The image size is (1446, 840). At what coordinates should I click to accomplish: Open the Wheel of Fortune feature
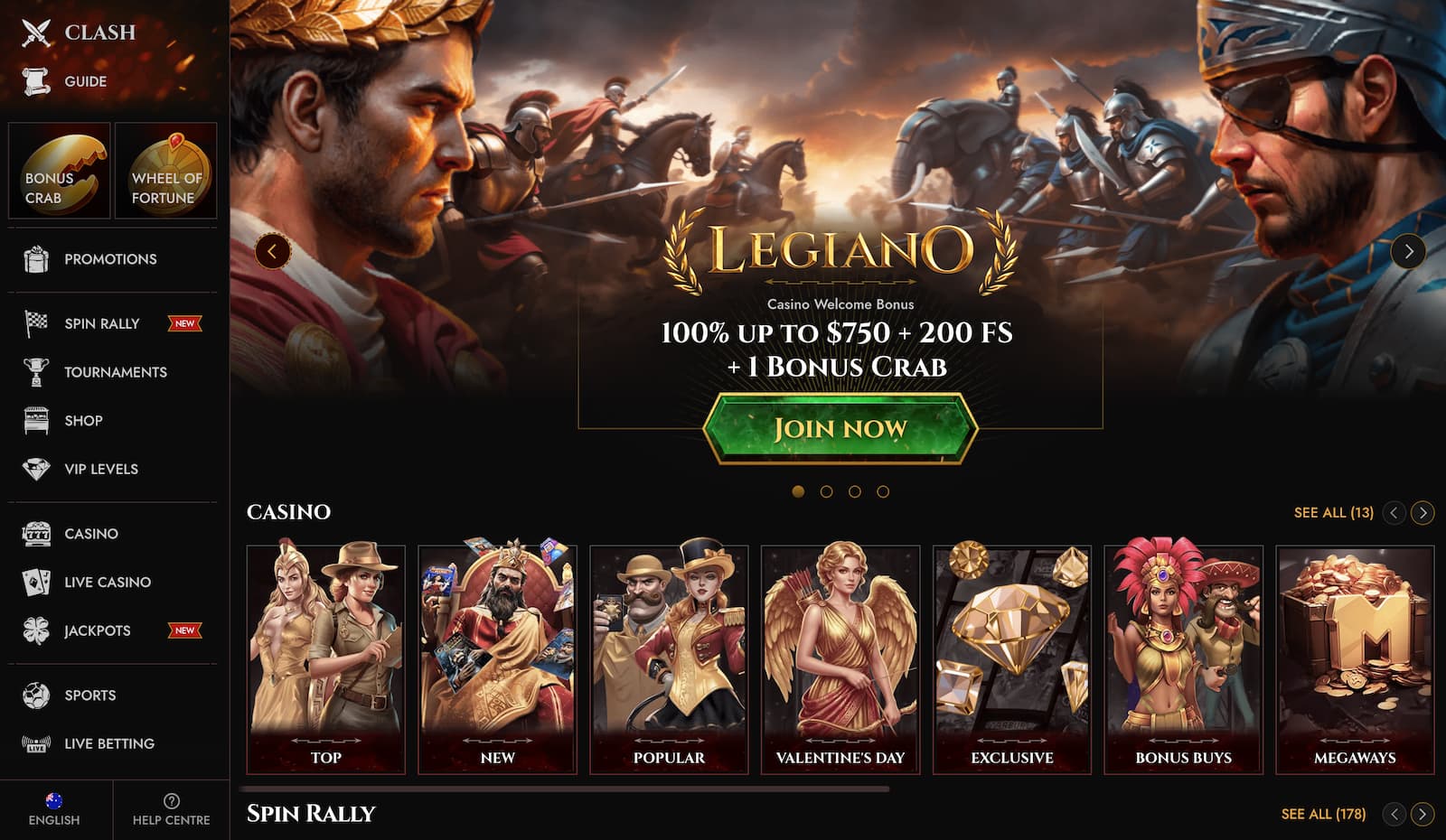pyautogui.click(x=166, y=171)
